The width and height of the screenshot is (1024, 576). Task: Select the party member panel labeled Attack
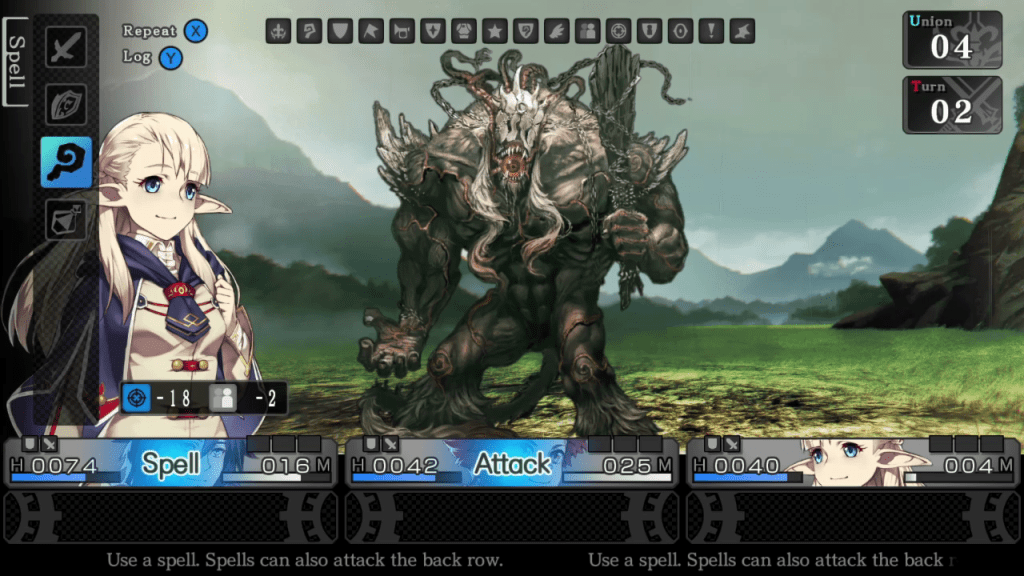coord(511,463)
